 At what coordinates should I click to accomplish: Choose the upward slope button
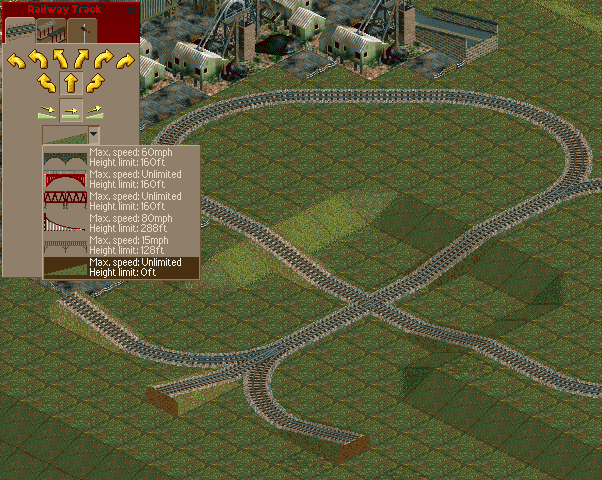(94, 110)
